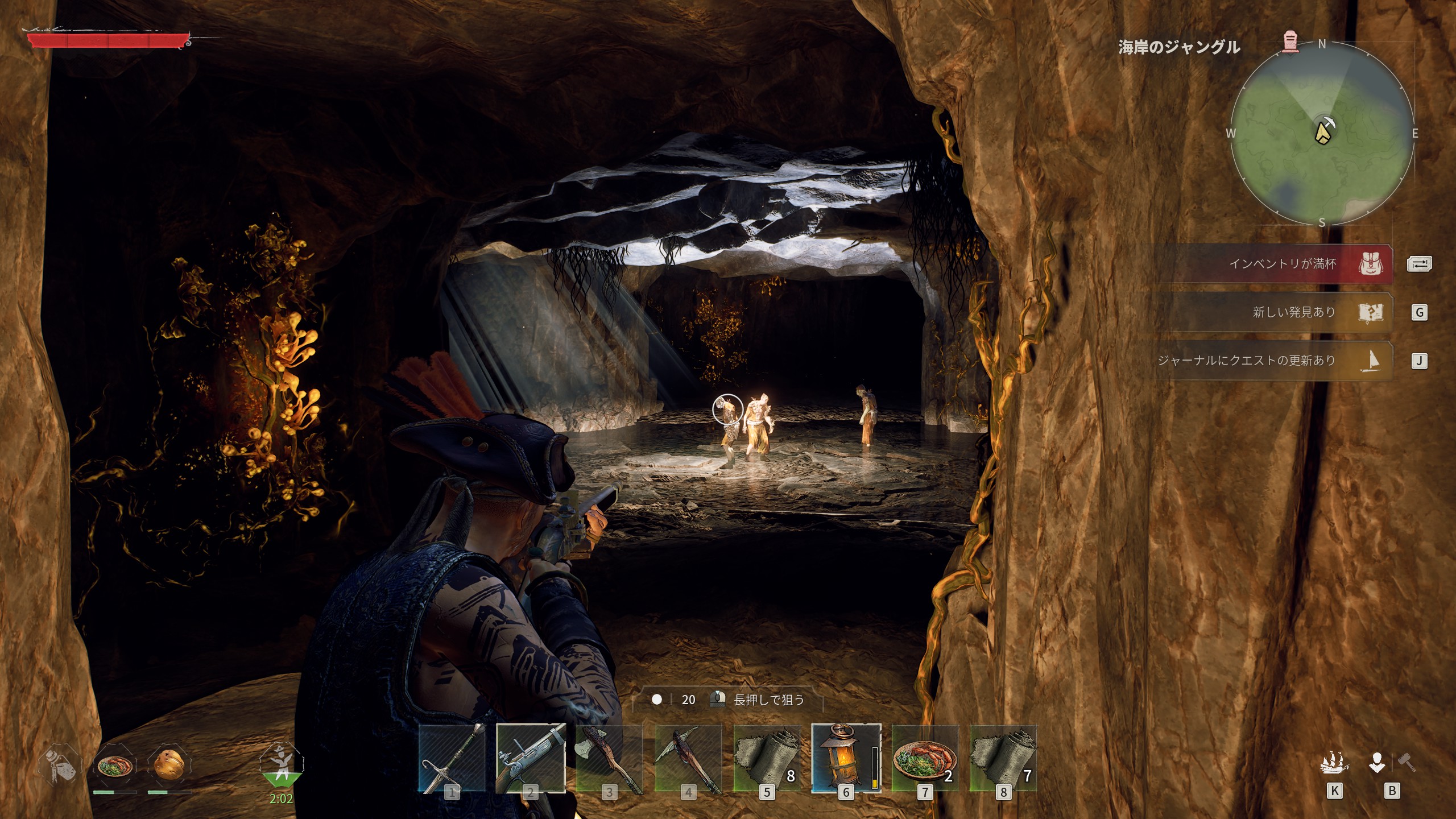Toggle the lantern hotbar slot
The image size is (1456, 819).
click(x=846, y=758)
